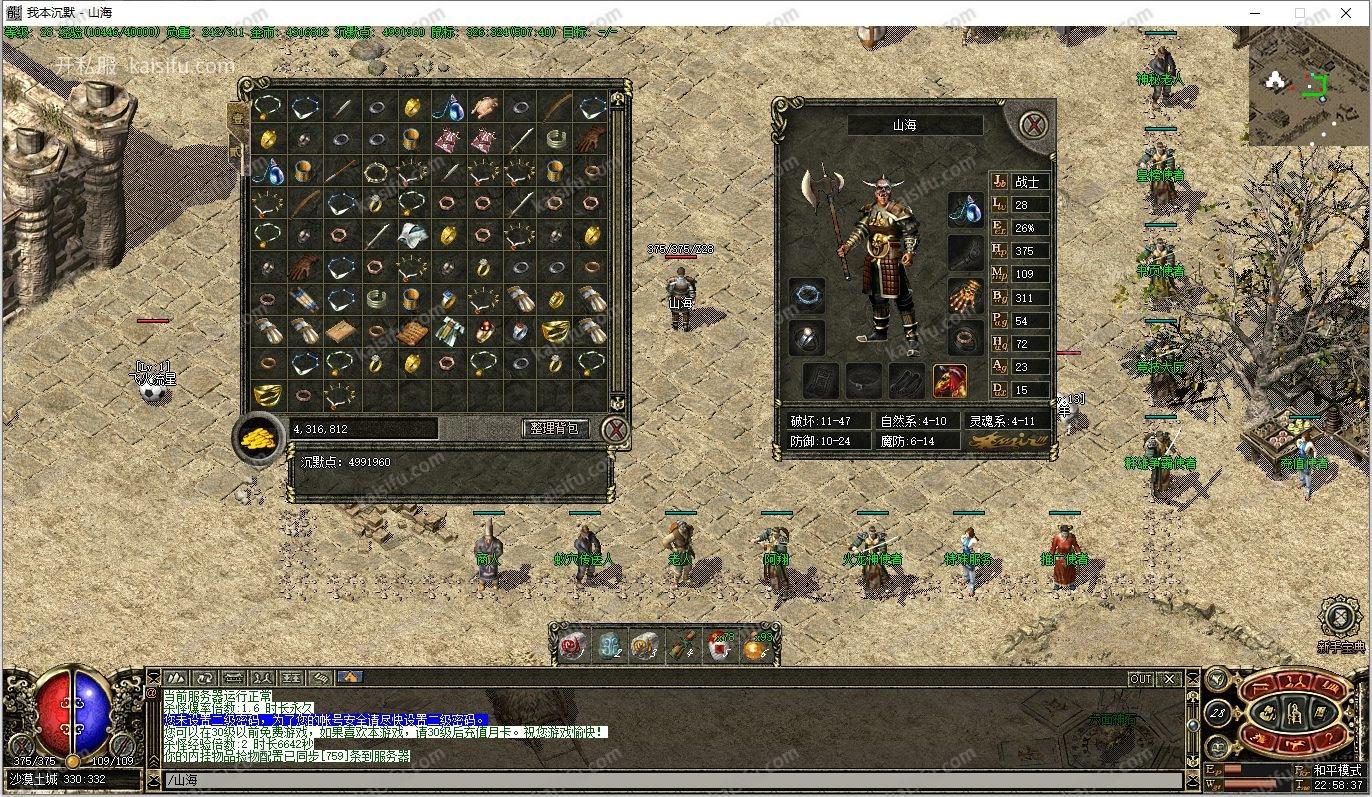Select the roast chicken item in bag
The width and height of the screenshot is (1372, 797).
(485, 107)
